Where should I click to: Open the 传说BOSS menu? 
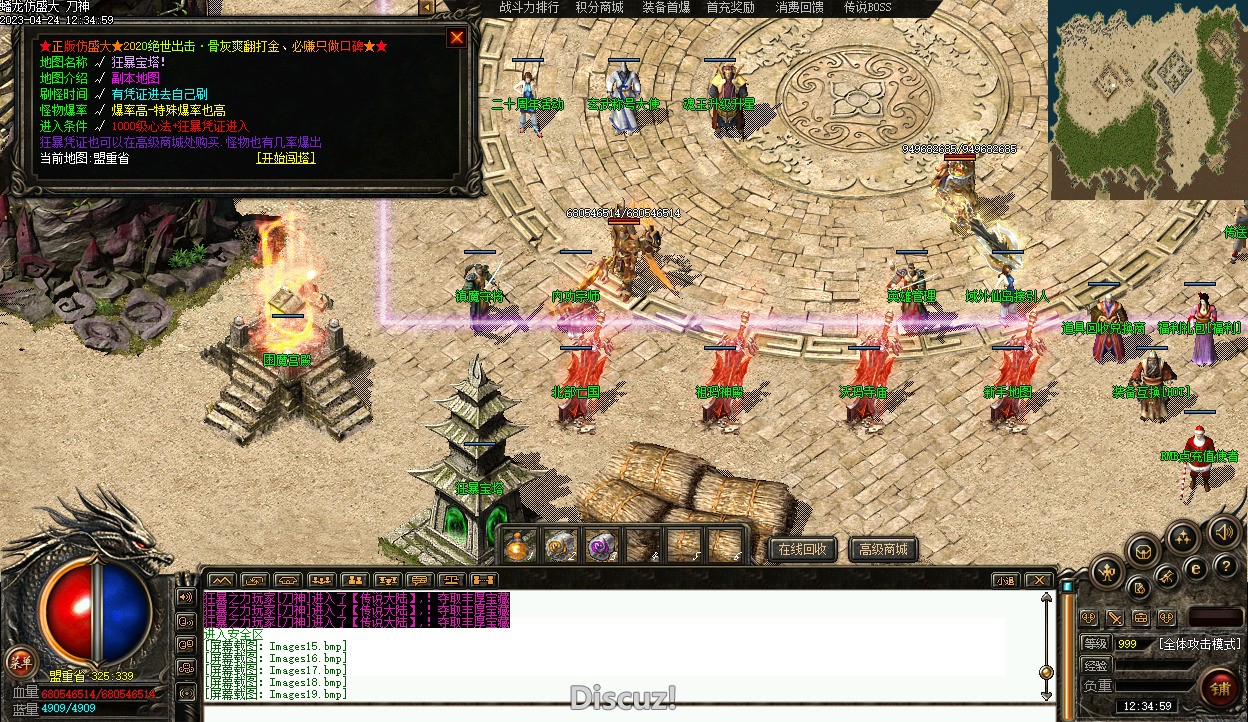(867, 8)
